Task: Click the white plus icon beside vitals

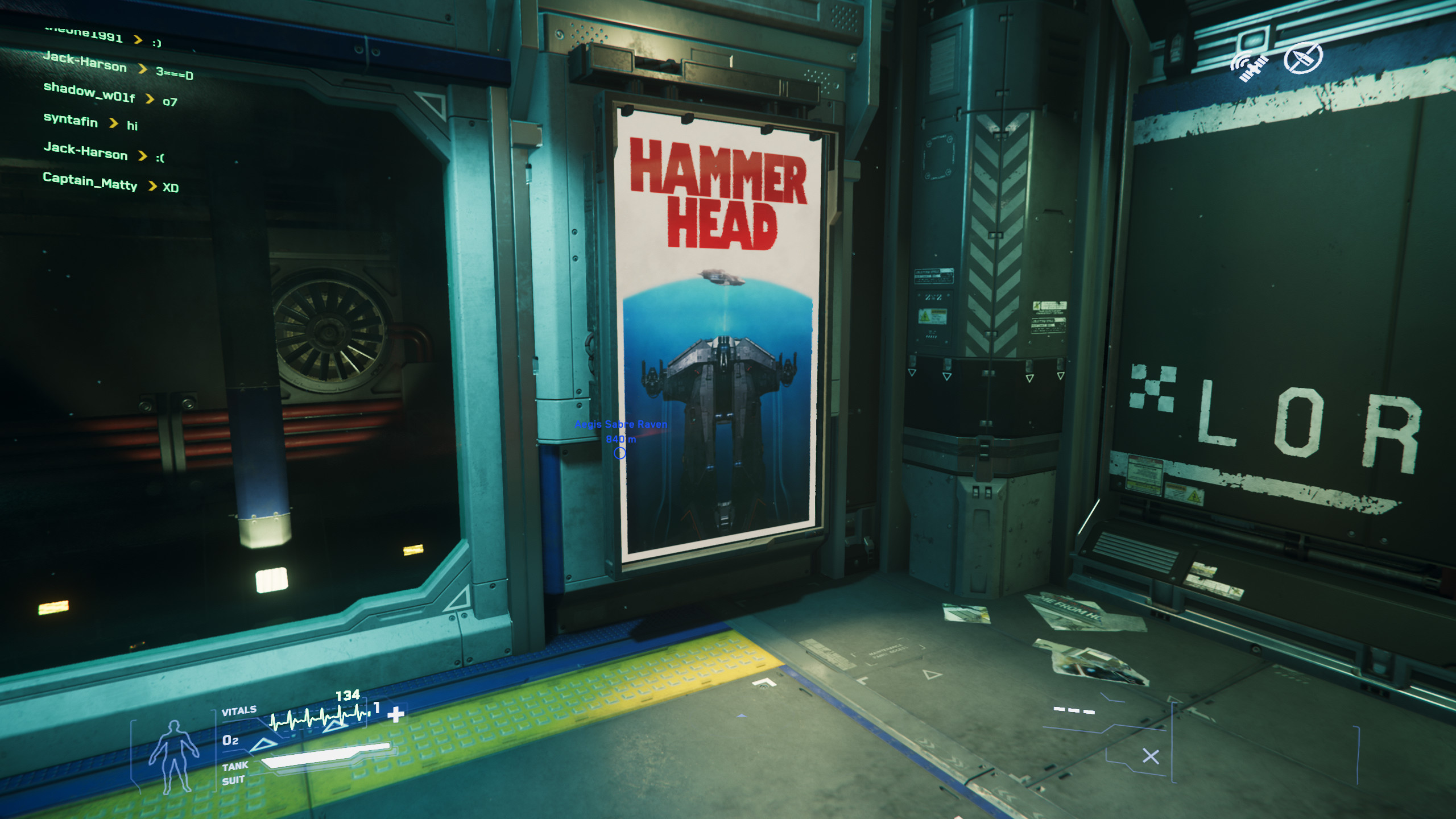Action: (x=396, y=714)
